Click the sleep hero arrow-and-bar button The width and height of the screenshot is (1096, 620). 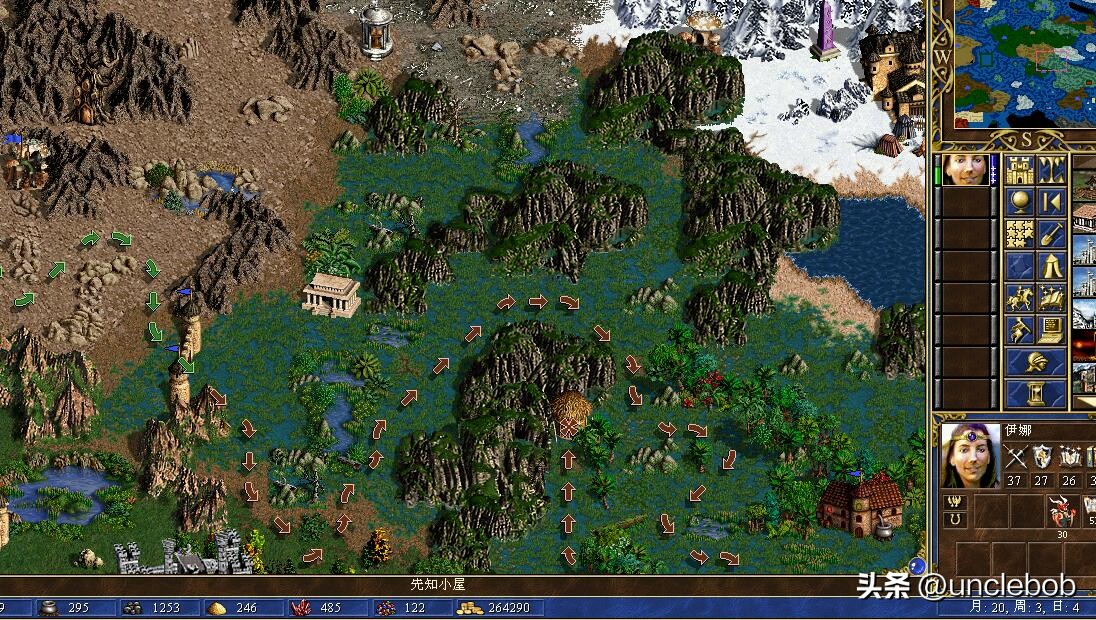(x=1051, y=202)
